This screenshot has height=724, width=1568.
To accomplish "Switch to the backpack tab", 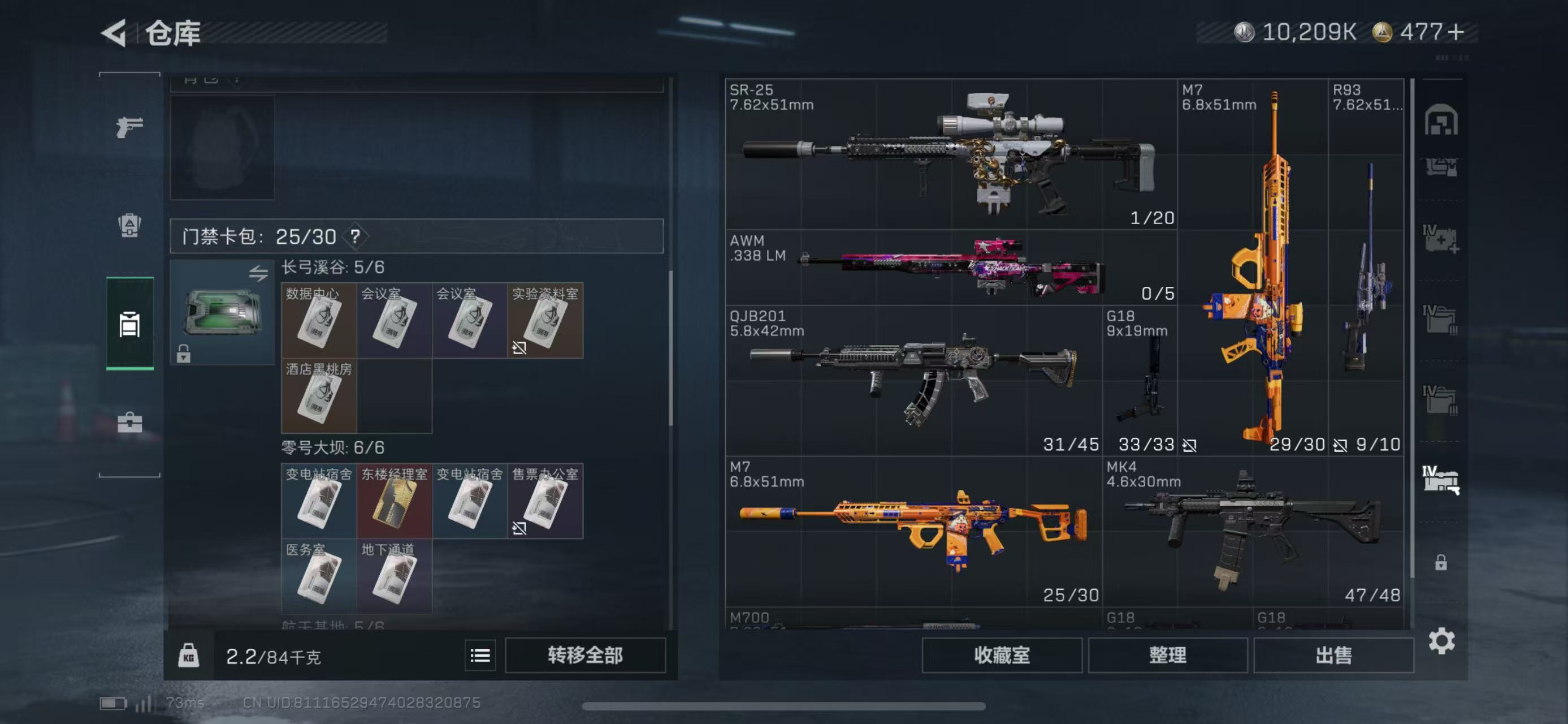I will [x=129, y=225].
